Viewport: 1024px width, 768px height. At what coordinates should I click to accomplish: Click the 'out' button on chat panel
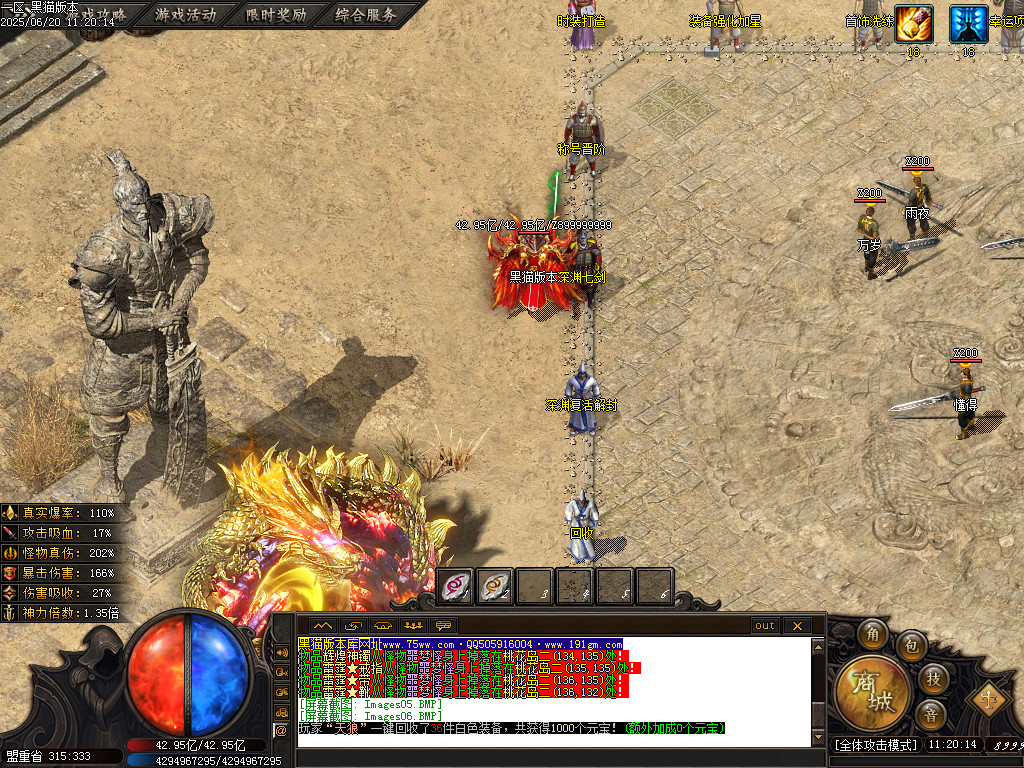click(x=765, y=626)
